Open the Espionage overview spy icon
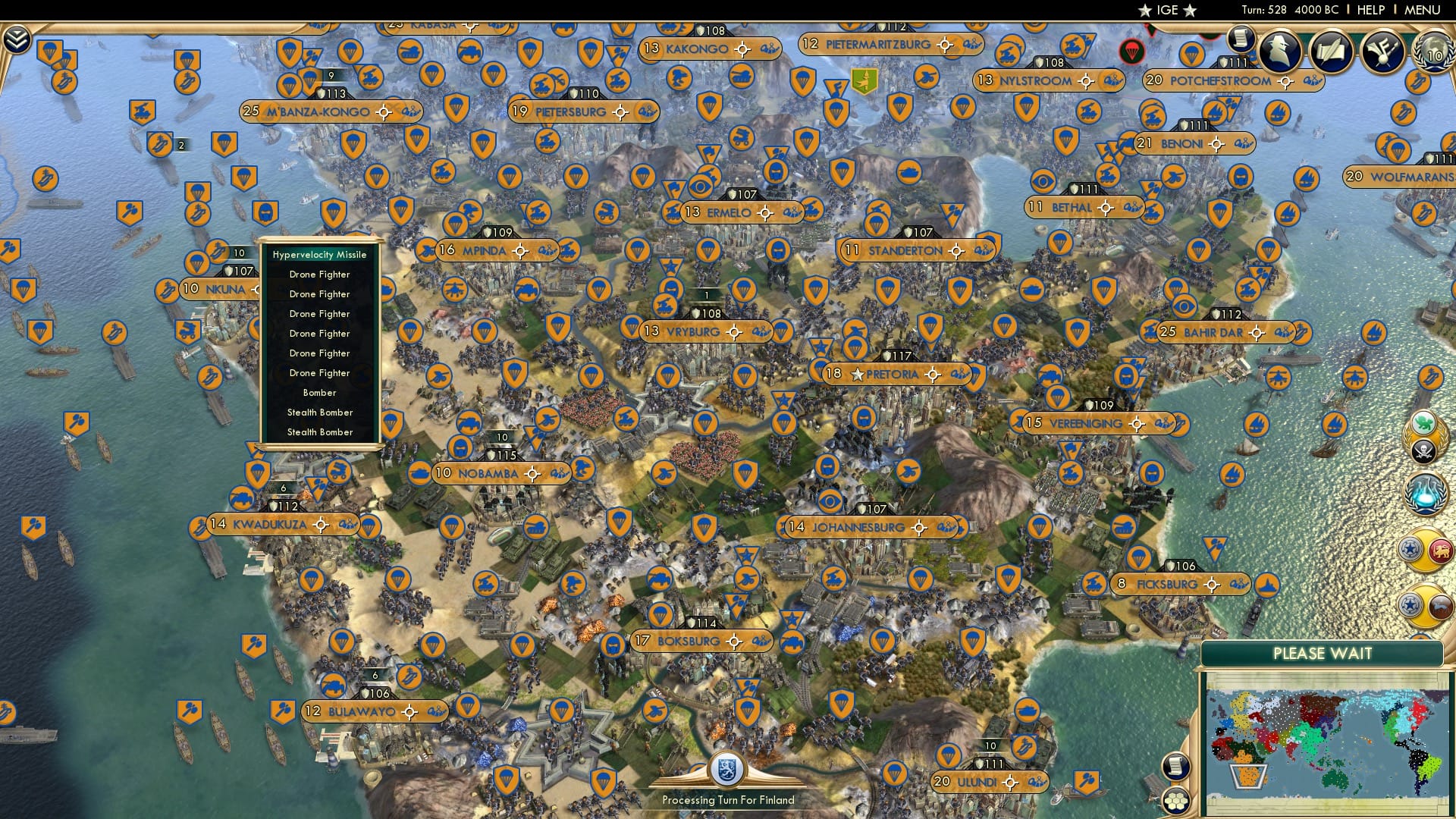Image resolution: width=1456 pixels, height=819 pixels. pyautogui.click(x=1277, y=49)
